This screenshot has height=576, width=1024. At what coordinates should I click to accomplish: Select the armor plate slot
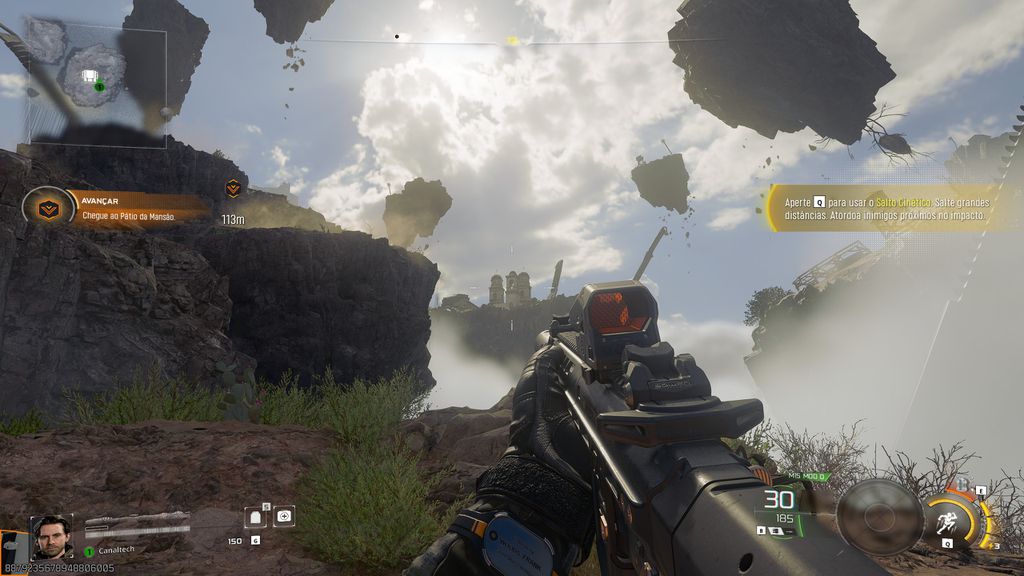click(x=255, y=517)
